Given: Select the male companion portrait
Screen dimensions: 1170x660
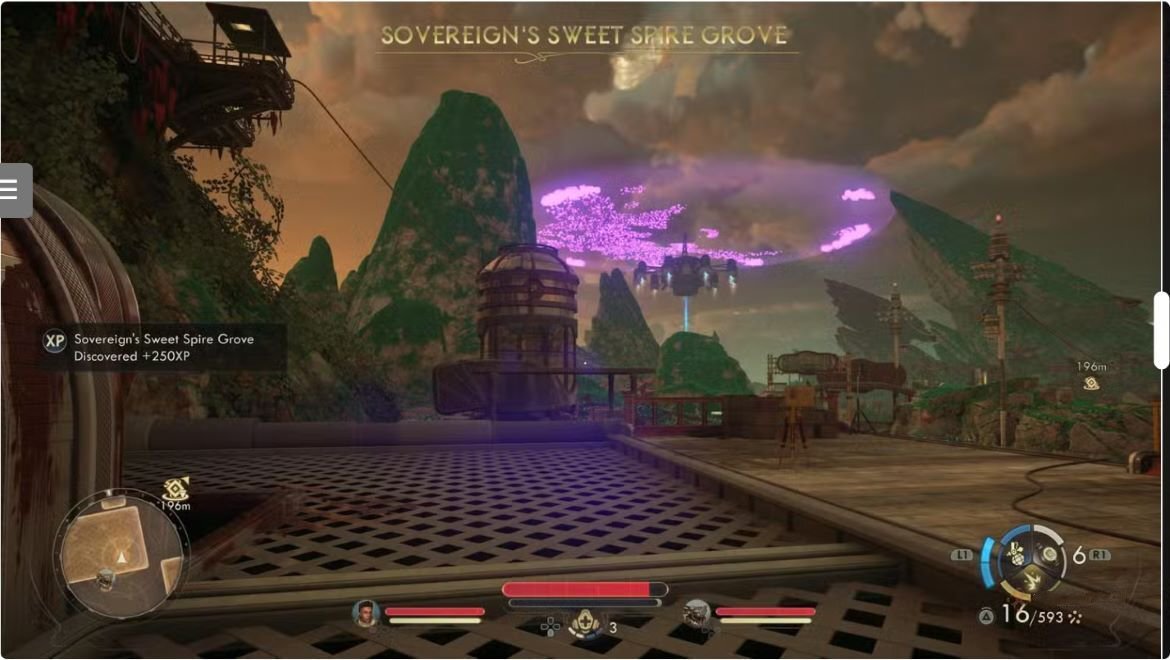Looking at the screenshot, I should point(367,613).
